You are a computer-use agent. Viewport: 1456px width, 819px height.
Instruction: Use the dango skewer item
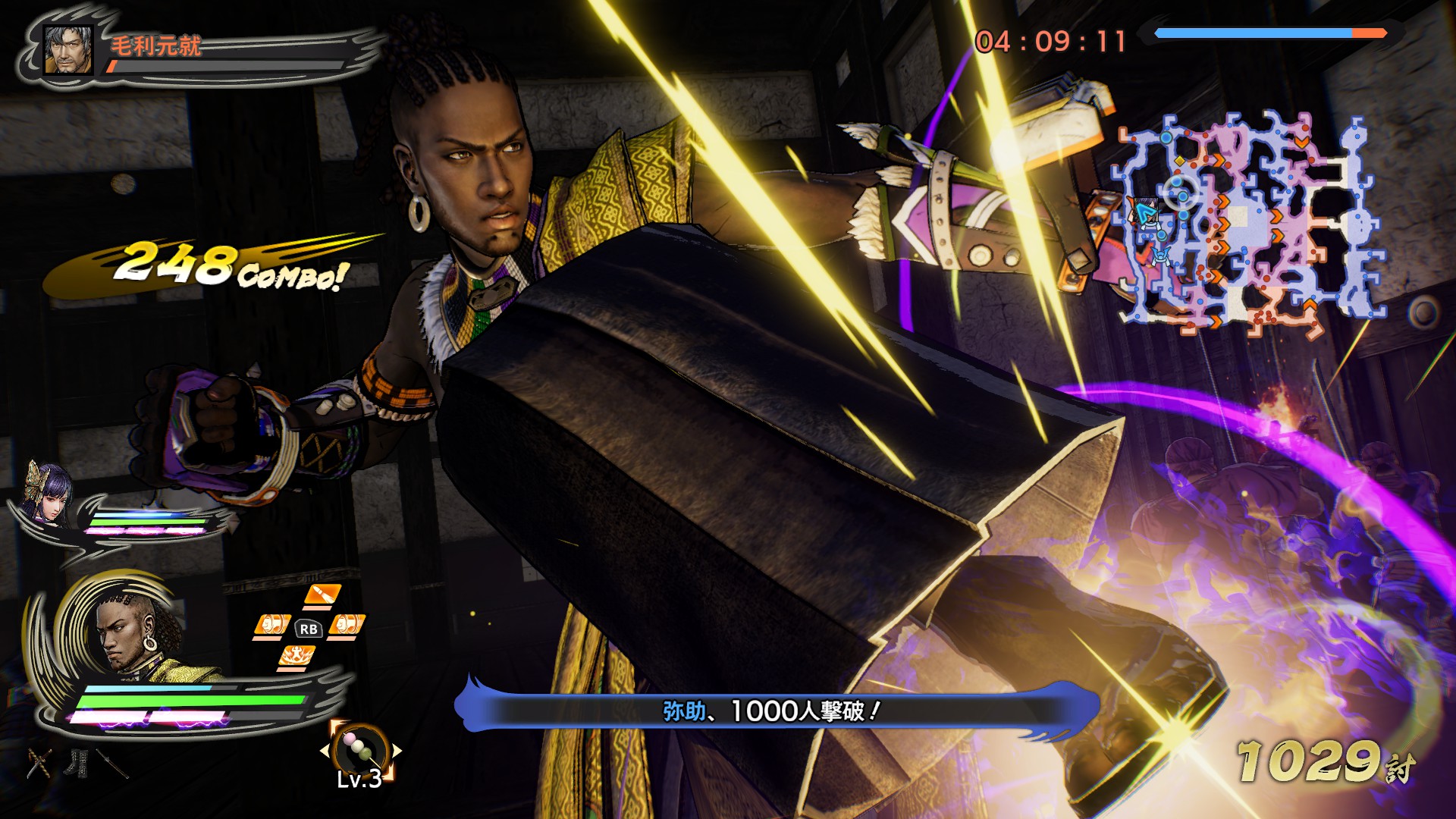point(360,749)
